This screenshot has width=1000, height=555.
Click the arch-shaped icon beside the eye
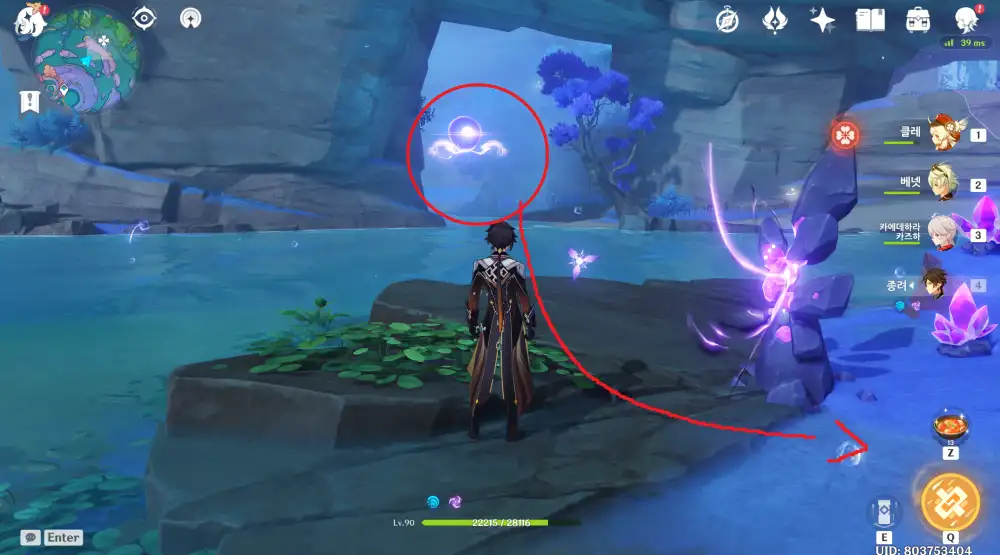tap(191, 18)
